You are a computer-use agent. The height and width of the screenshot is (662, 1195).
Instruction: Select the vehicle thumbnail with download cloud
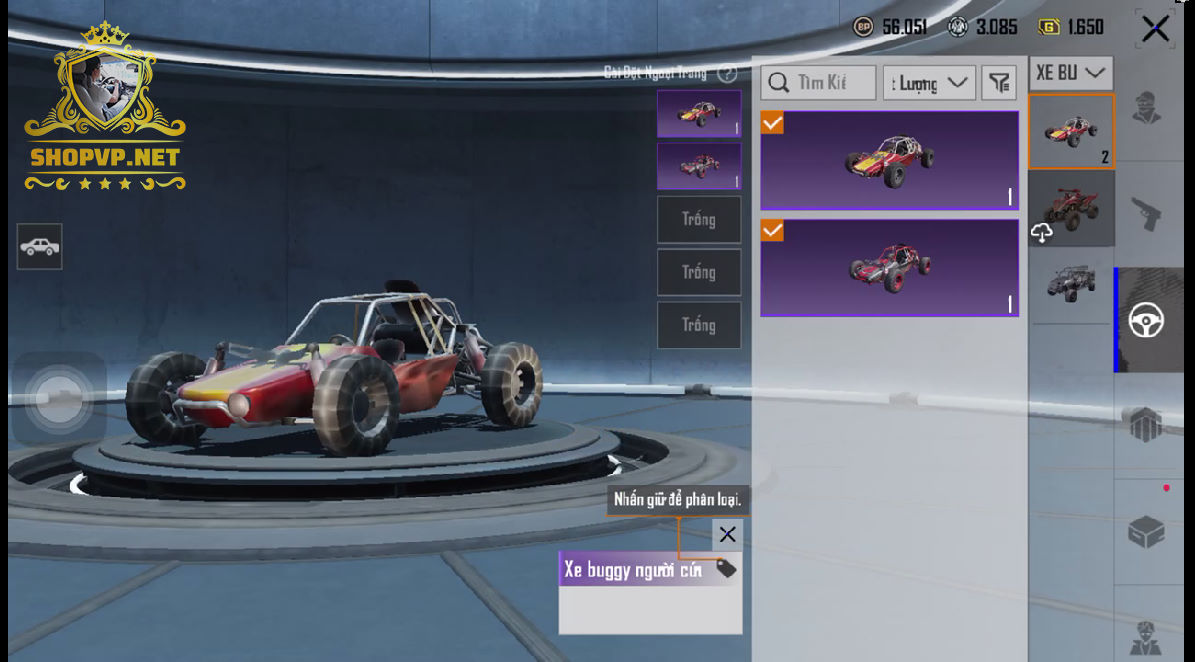[1070, 209]
